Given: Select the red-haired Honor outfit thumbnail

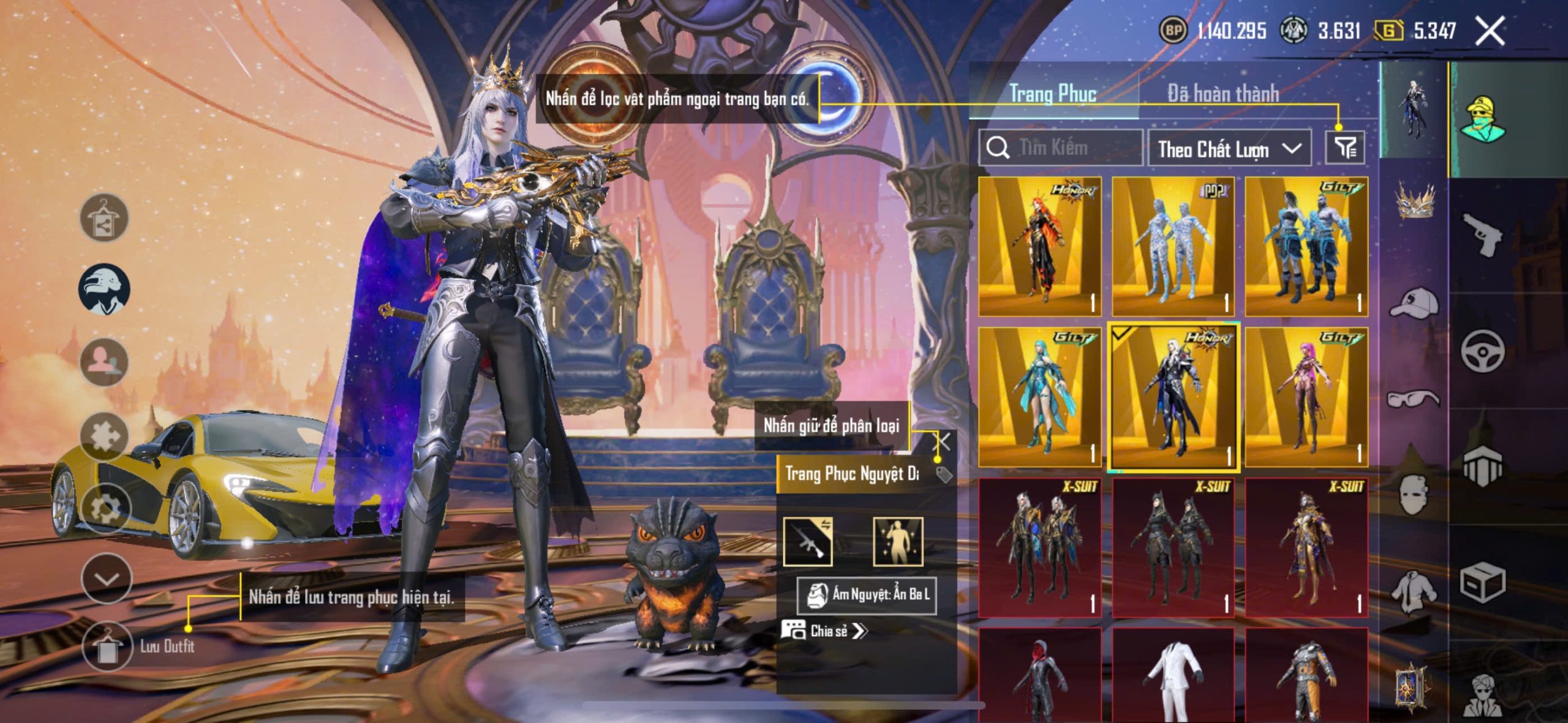Looking at the screenshot, I should 1040,247.
